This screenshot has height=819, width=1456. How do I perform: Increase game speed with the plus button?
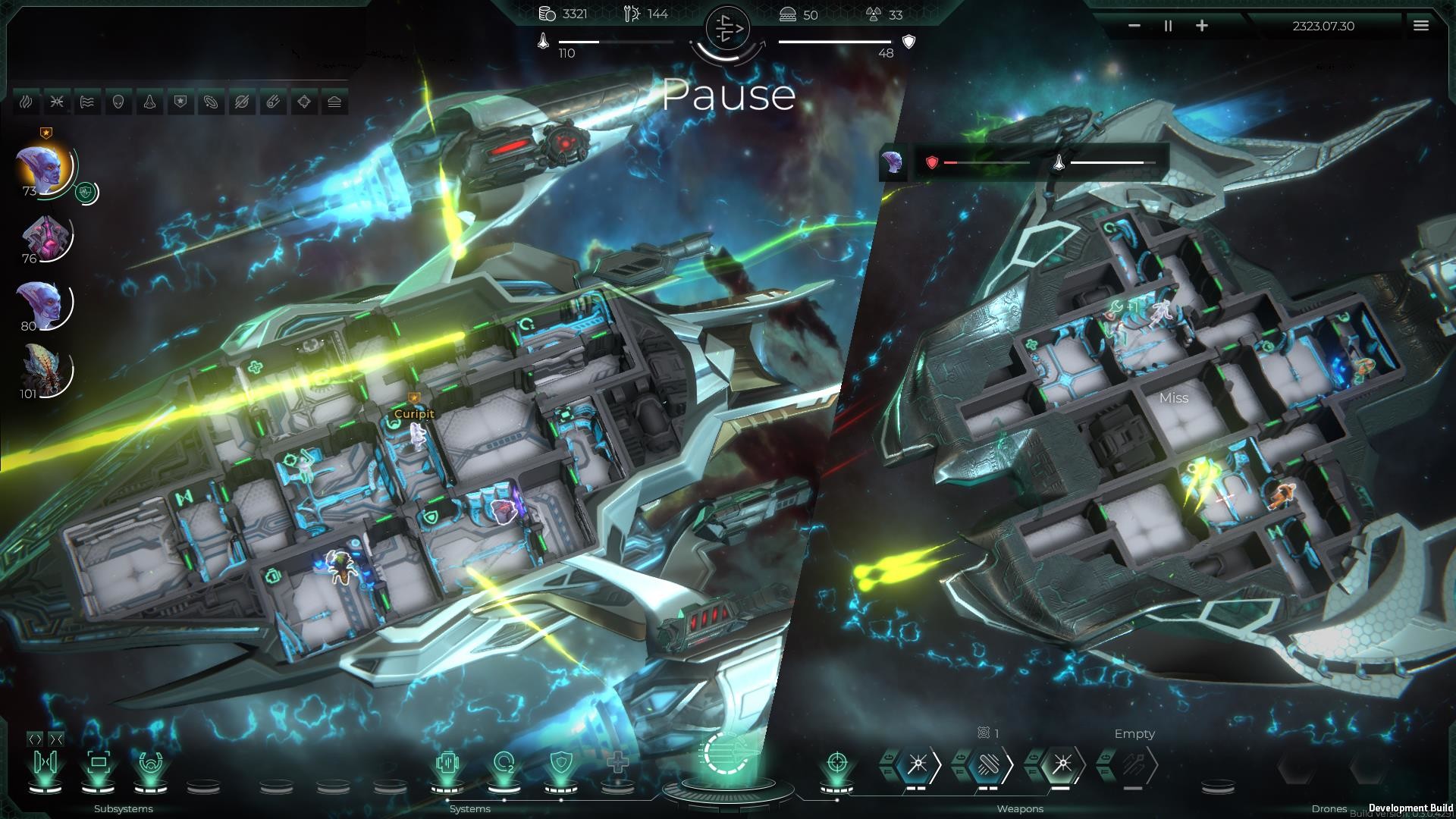pyautogui.click(x=1202, y=25)
